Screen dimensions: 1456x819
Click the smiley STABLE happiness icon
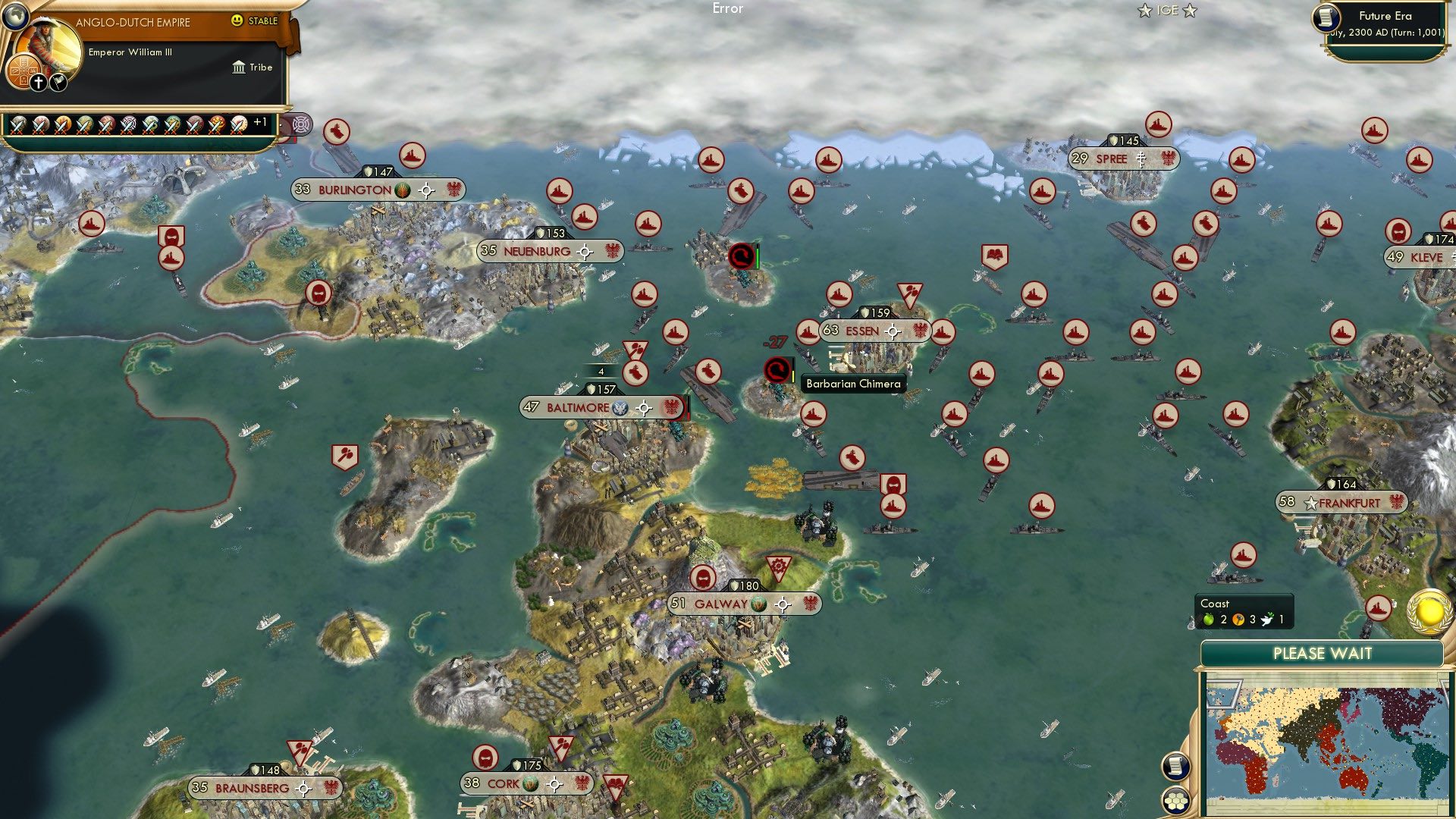click(x=239, y=21)
